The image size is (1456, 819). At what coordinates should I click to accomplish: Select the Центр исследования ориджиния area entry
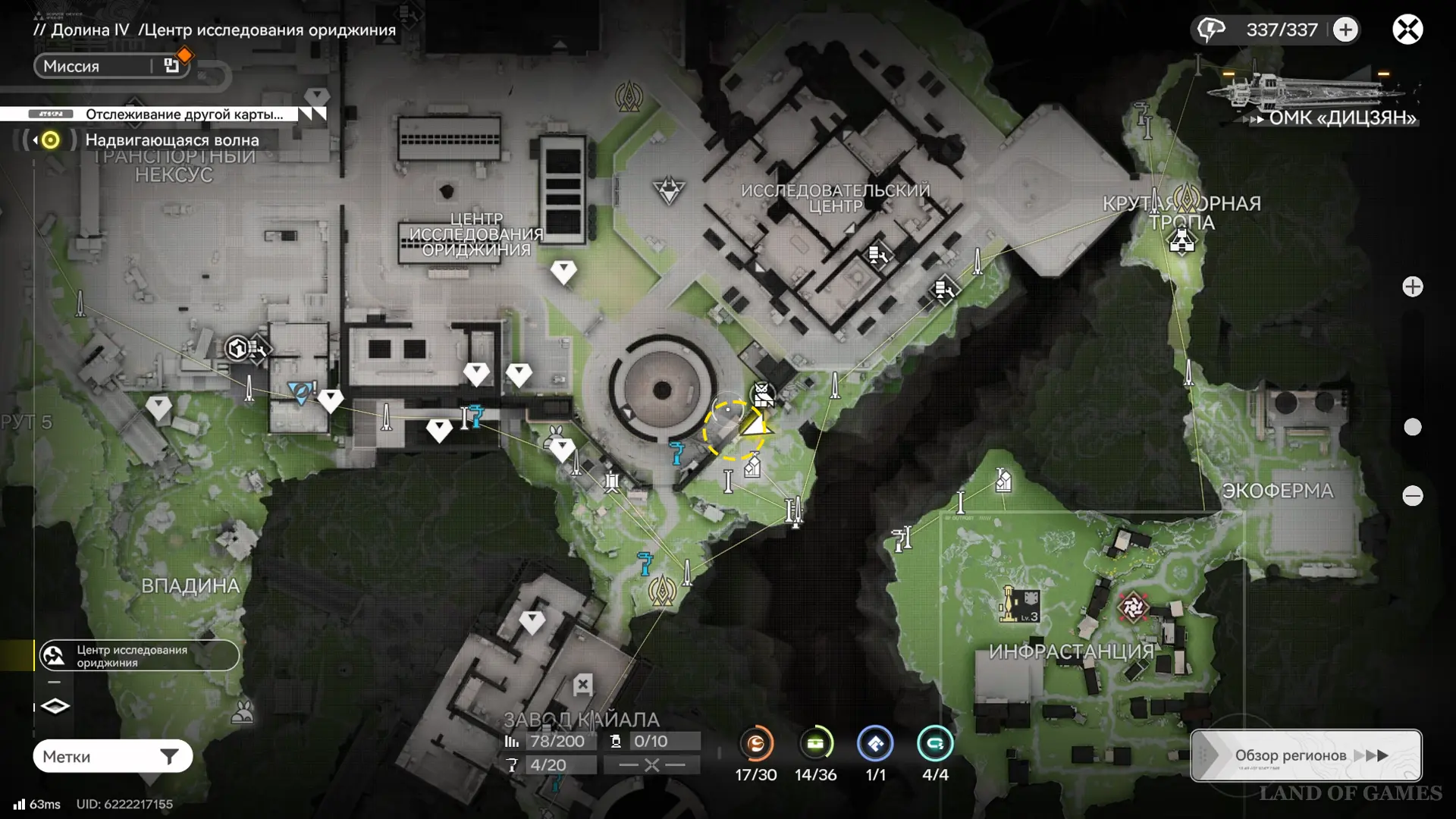(x=140, y=656)
